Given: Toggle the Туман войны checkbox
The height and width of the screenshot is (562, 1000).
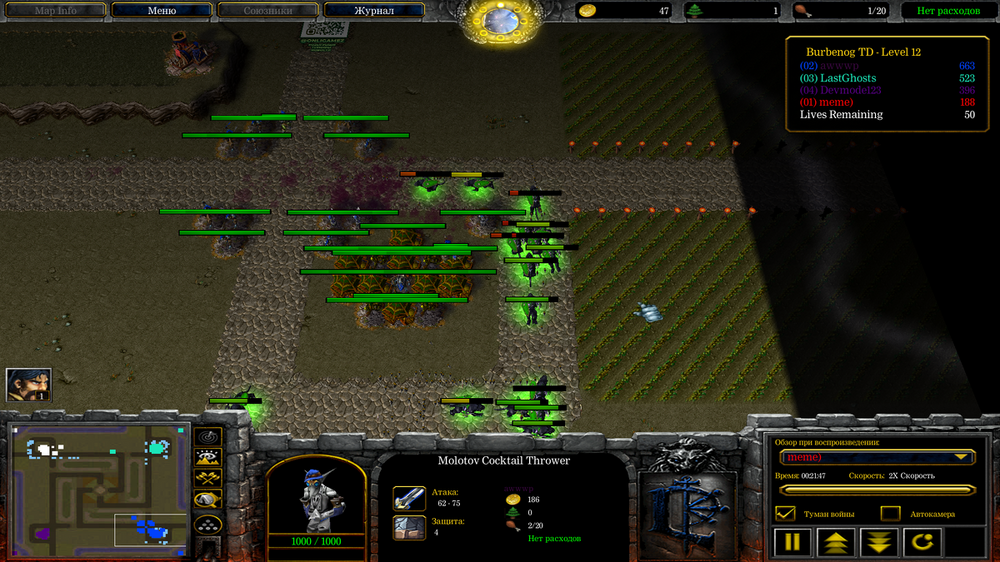Looking at the screenshot, I should pyautogui.click(x=785, y=513).
